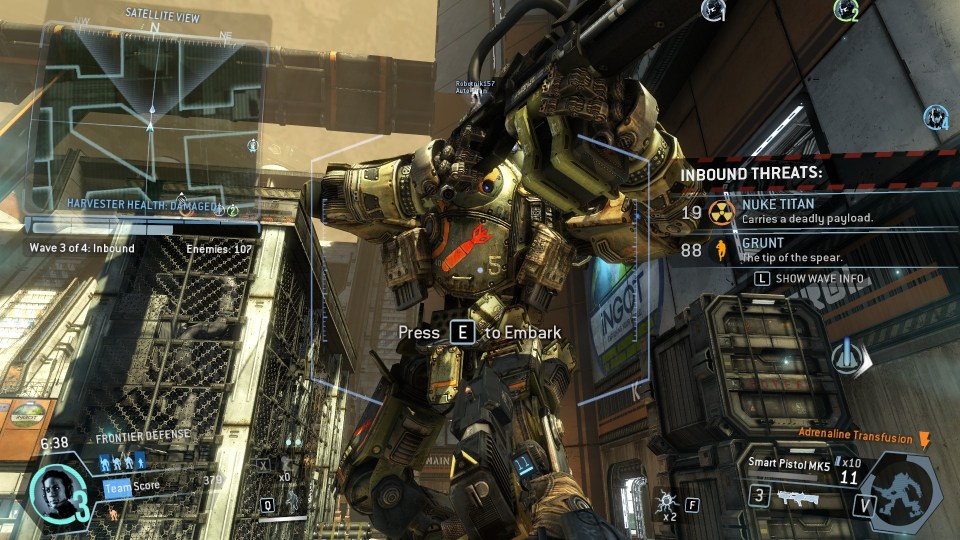Click the Satellite View minimap
The height and width of the screenshot is (540, 960).
(x=150, y=115)
